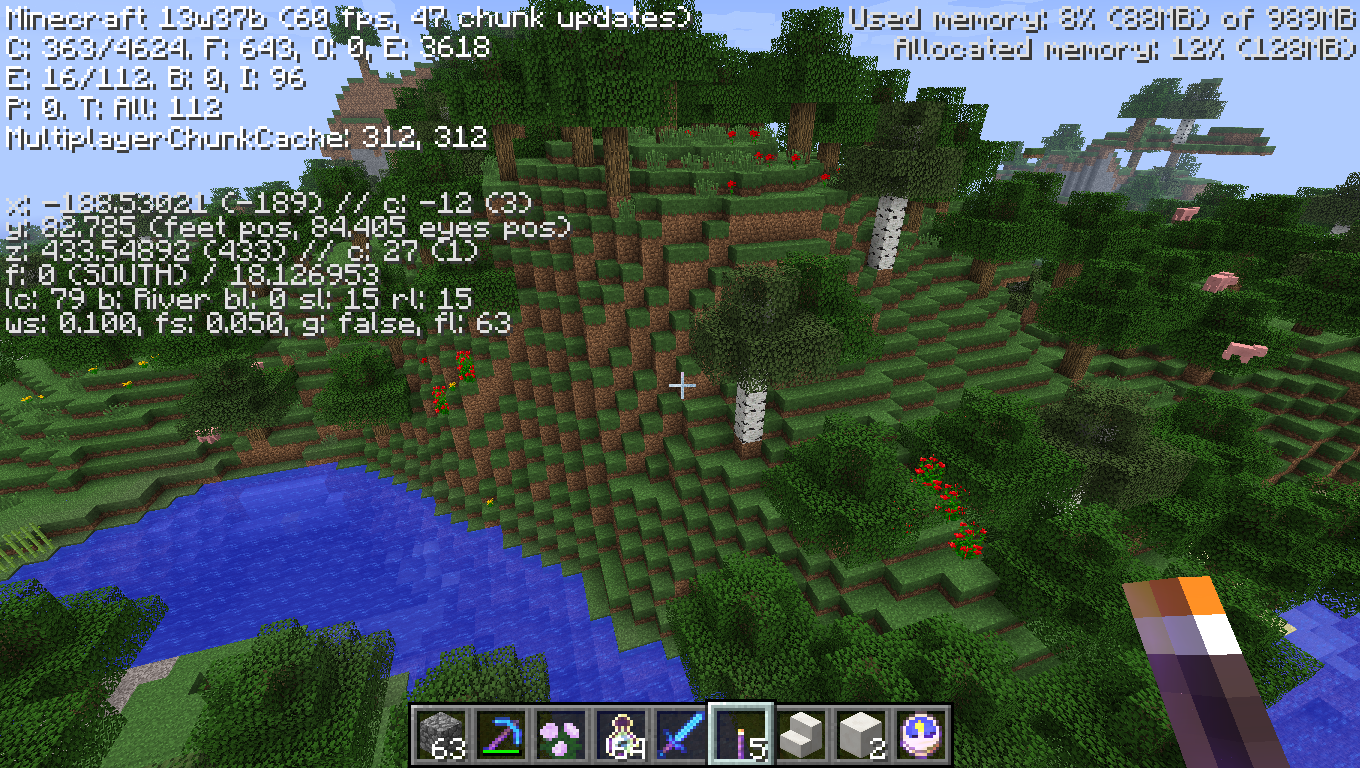Select the white quartz stairs slot
1360x768 pixels.
pos(800,735)
